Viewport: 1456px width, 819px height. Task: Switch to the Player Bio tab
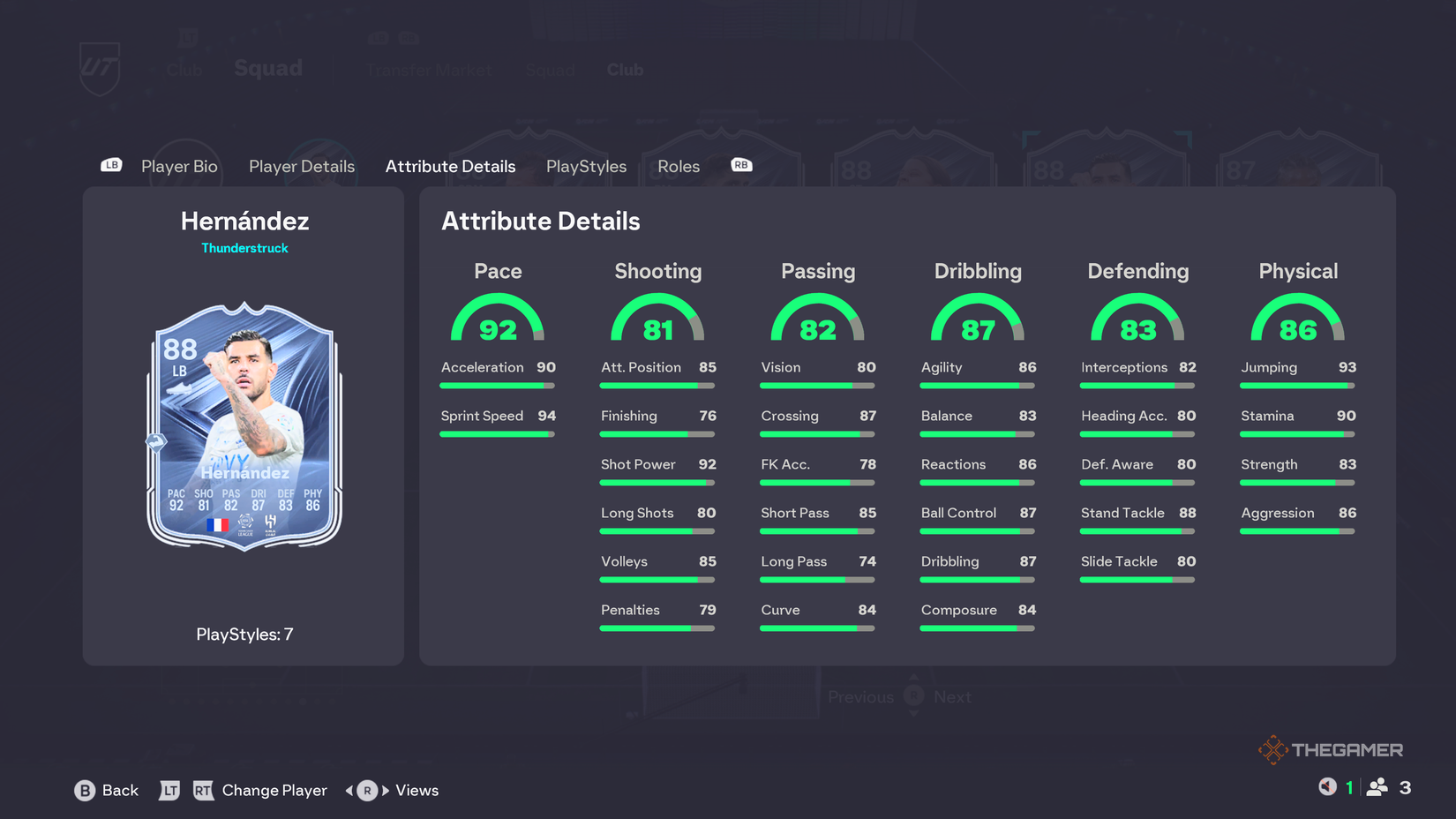[179, 166]
